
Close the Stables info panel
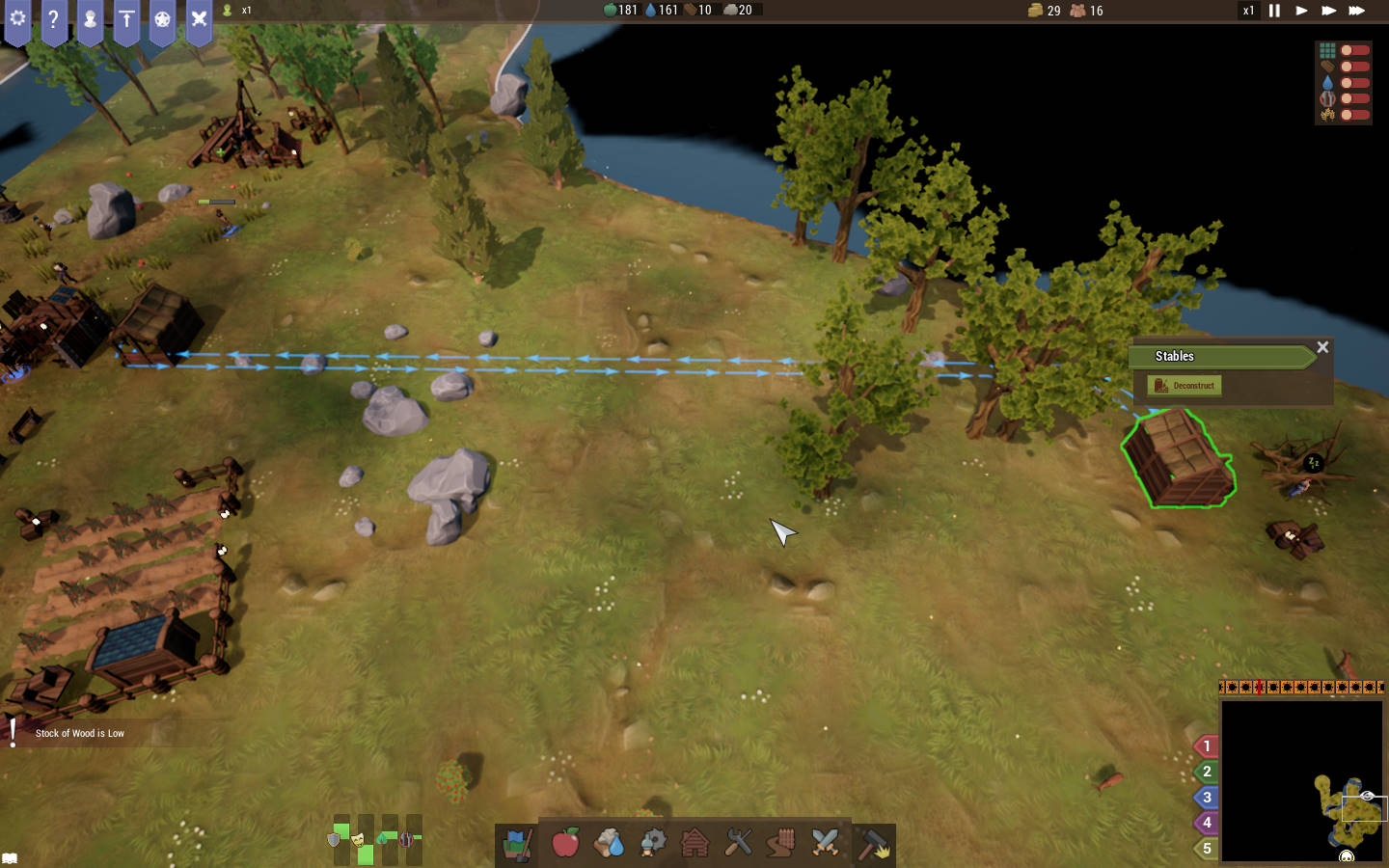pyautogui.click(x=1322, y=347)
